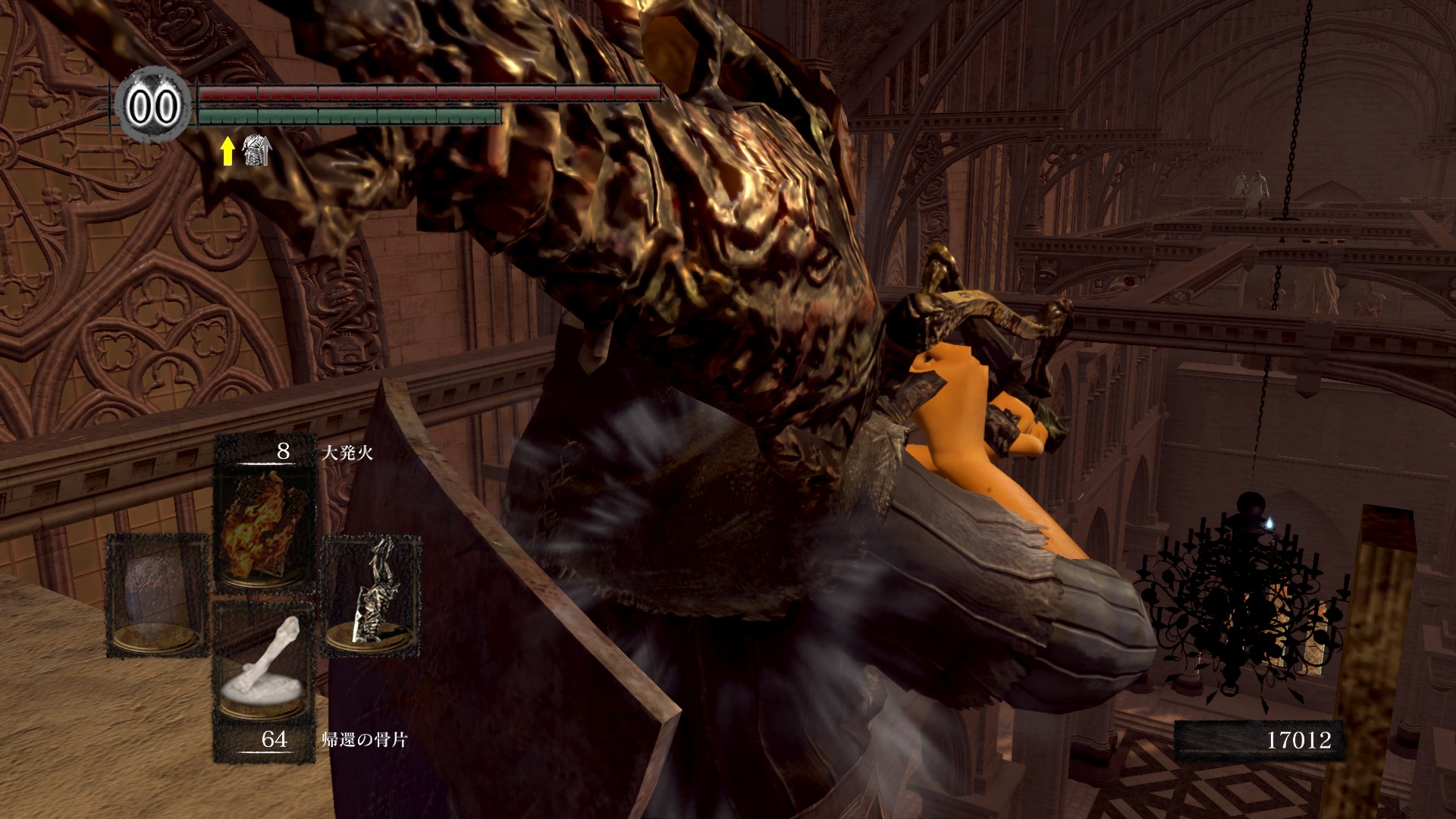1456x819 pixels.
Task: Click the armor buff status icon
Action: (256, 151)
